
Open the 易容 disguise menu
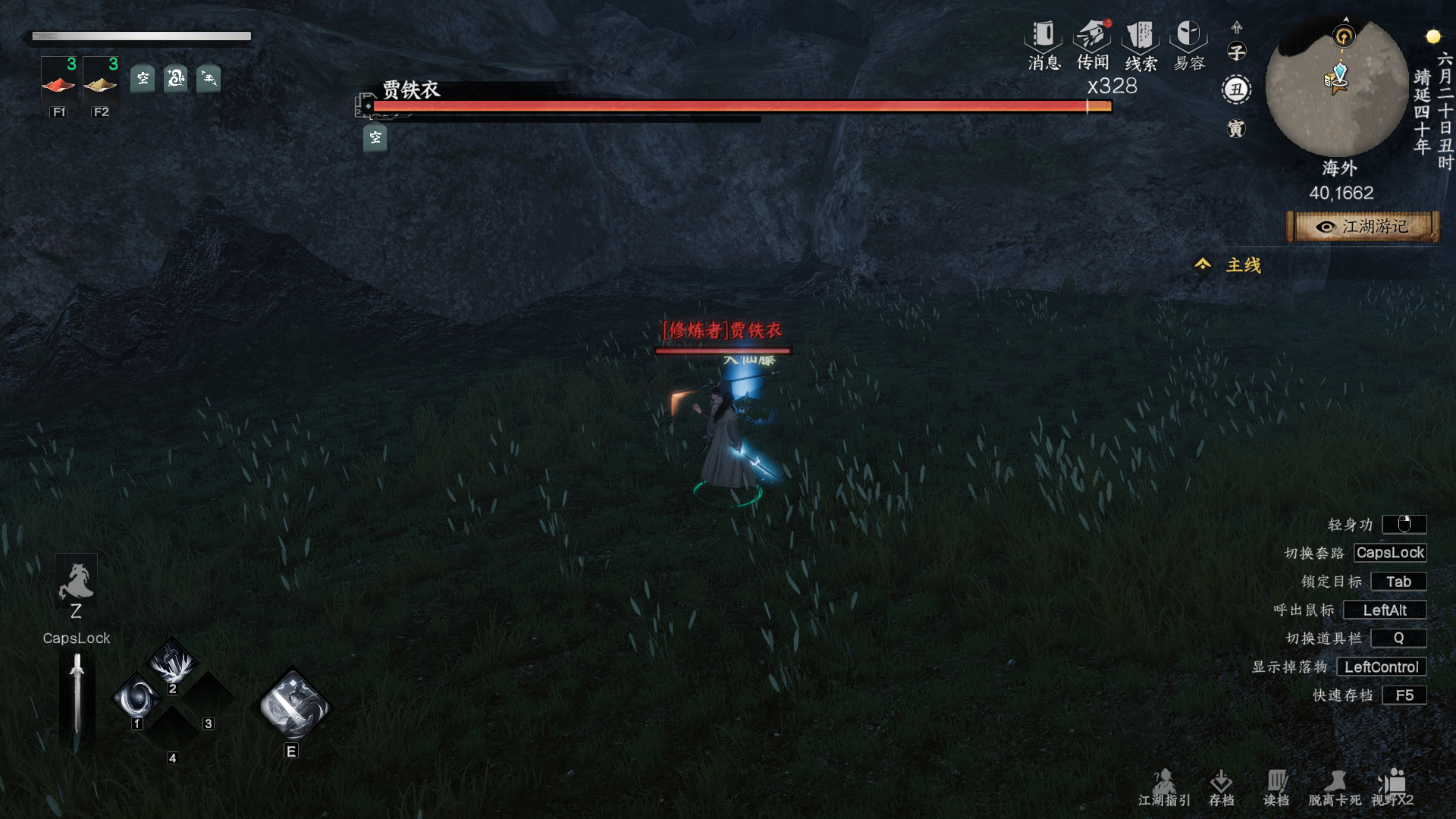1189,45
